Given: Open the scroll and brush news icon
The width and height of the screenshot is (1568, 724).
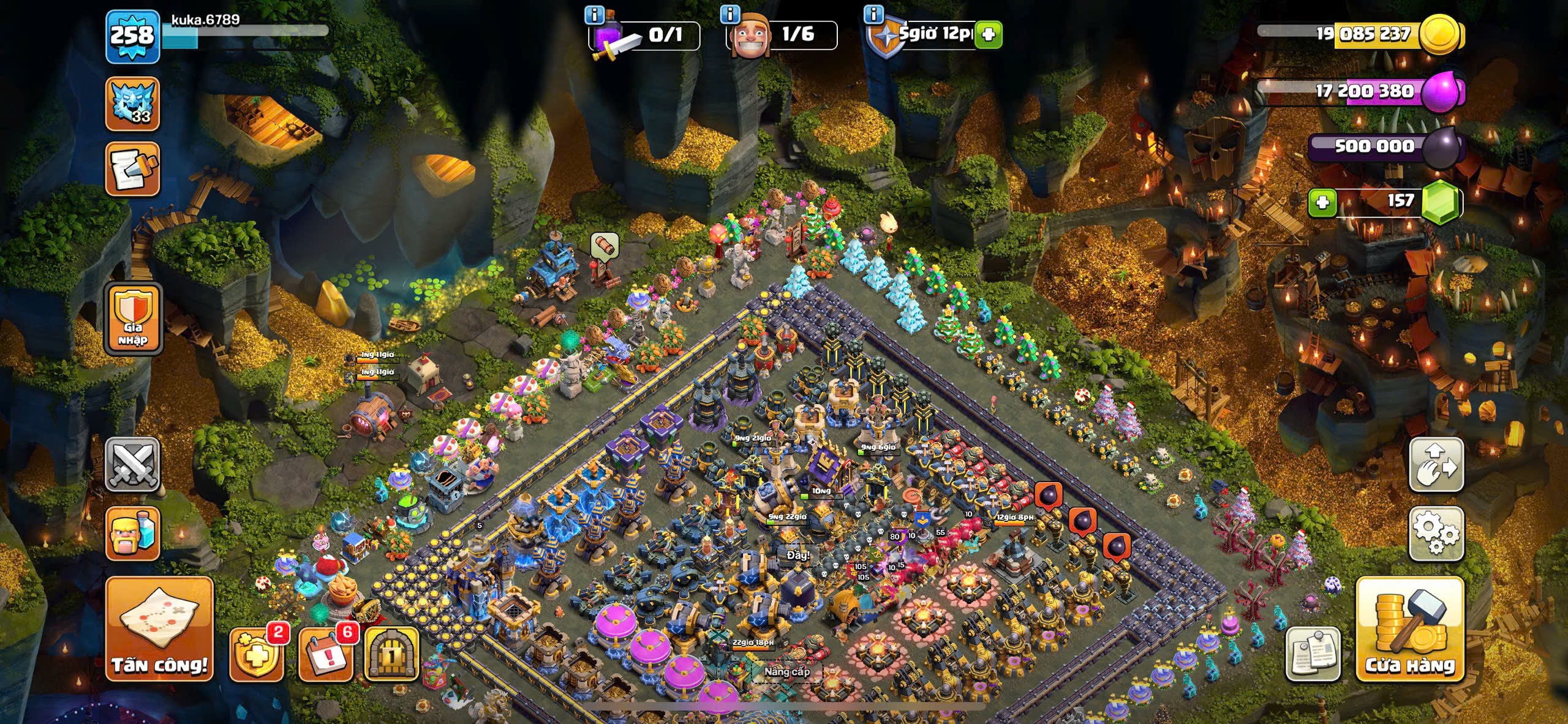Looking at the screenshot, I should (132, 169).
